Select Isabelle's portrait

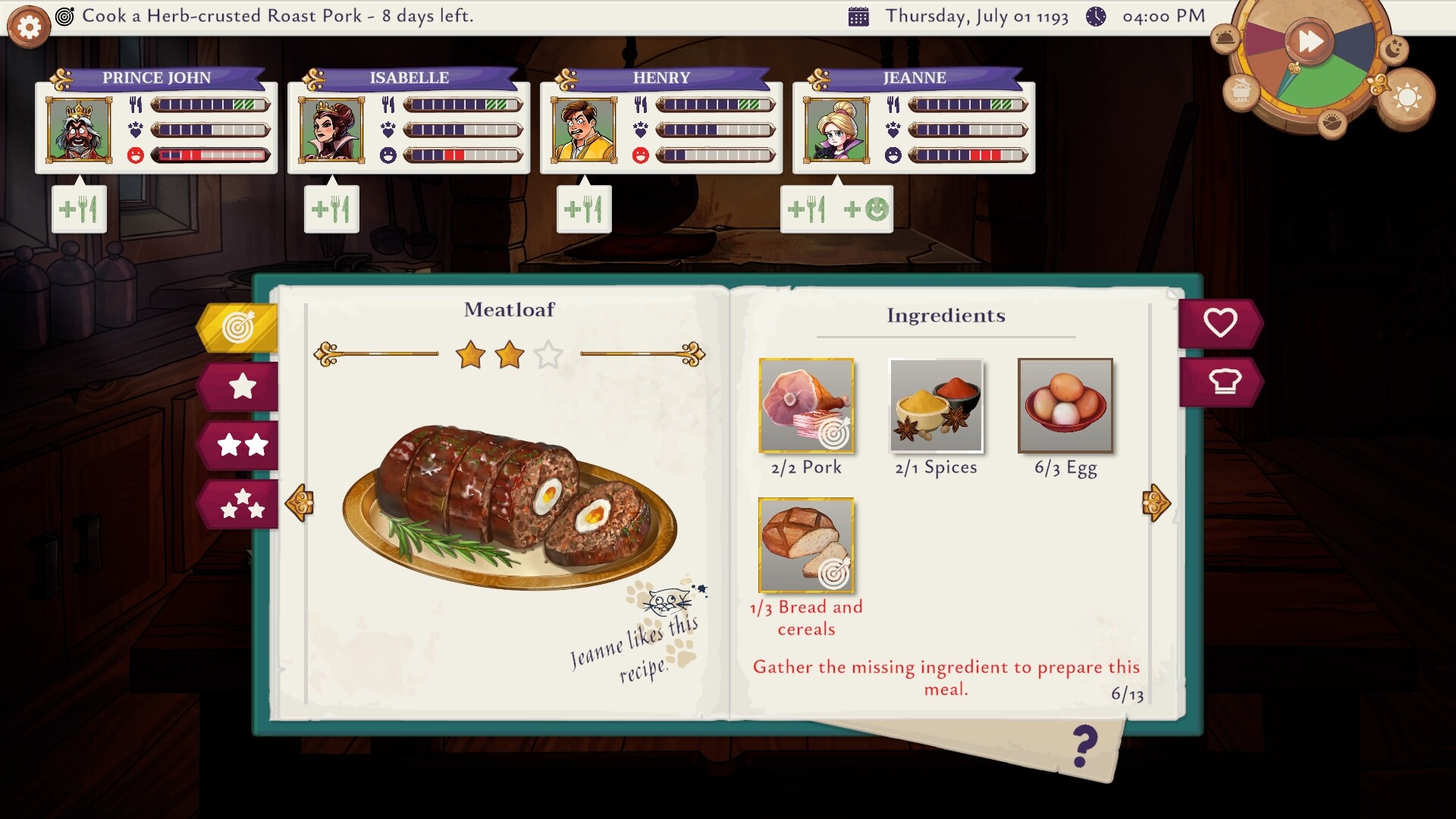click(x=331, y=130)
